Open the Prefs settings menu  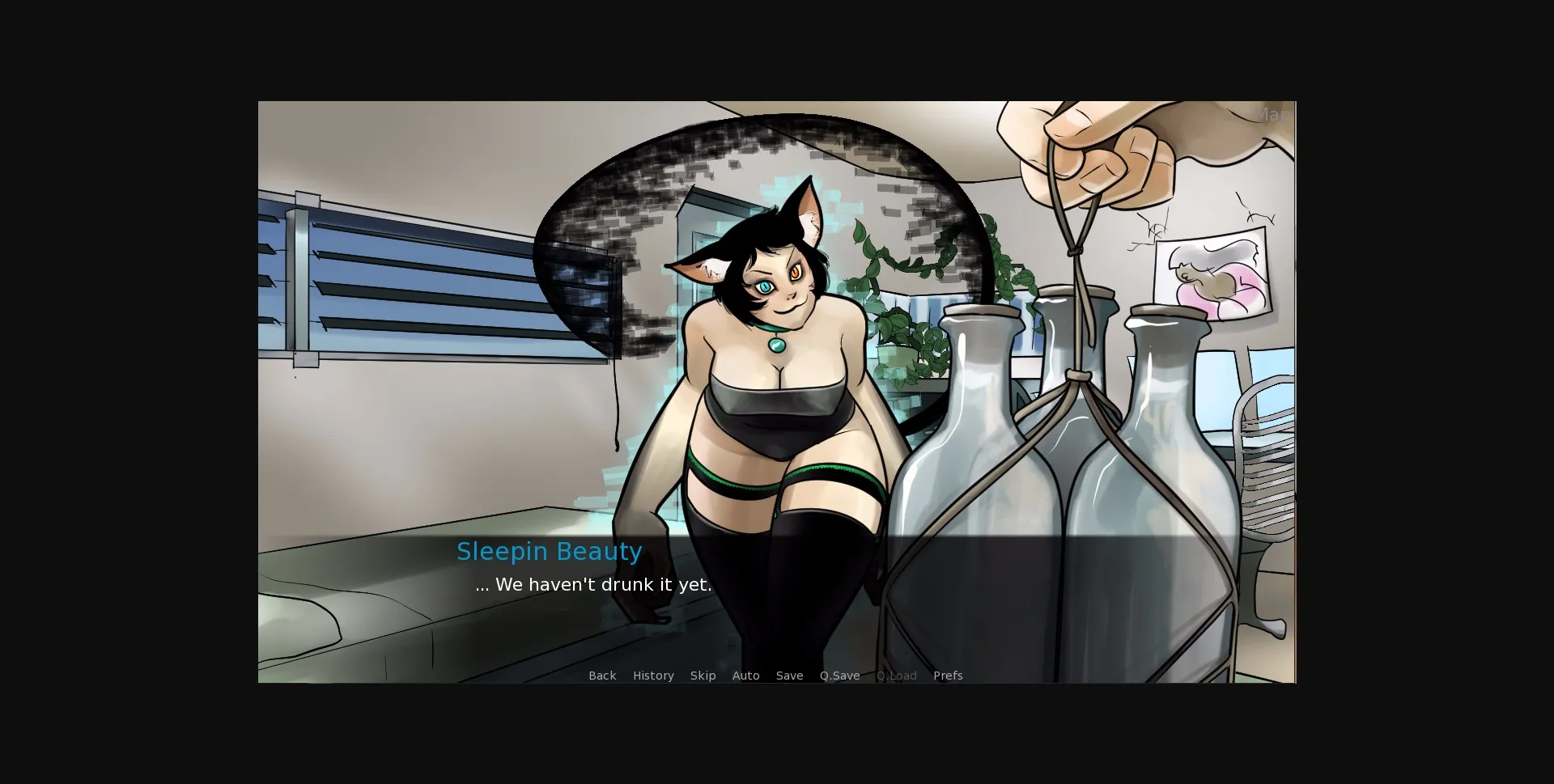click(x=948, y=676)
